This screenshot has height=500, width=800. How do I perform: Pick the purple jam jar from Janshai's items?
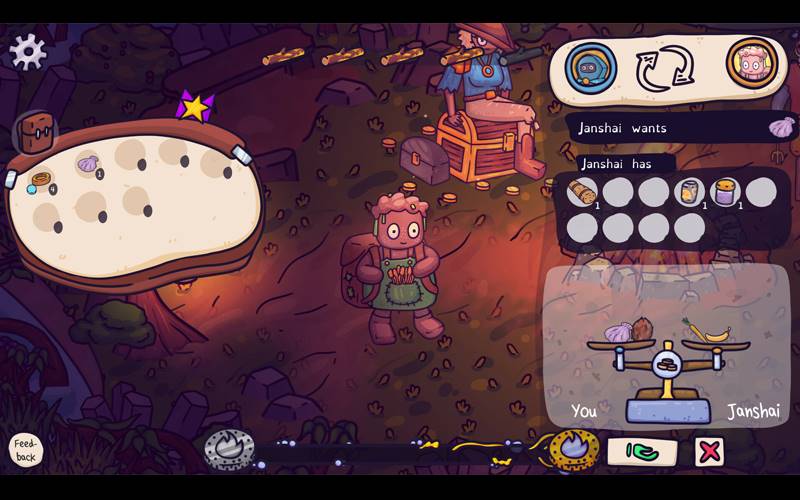(725, 191)
